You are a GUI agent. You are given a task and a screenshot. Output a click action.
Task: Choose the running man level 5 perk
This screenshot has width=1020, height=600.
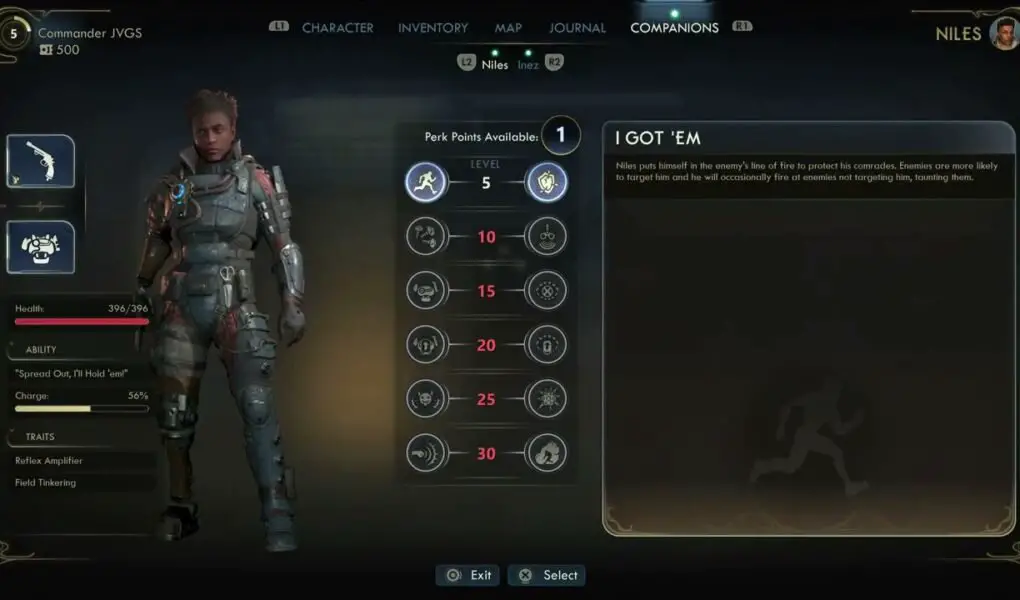click(425, 183)
